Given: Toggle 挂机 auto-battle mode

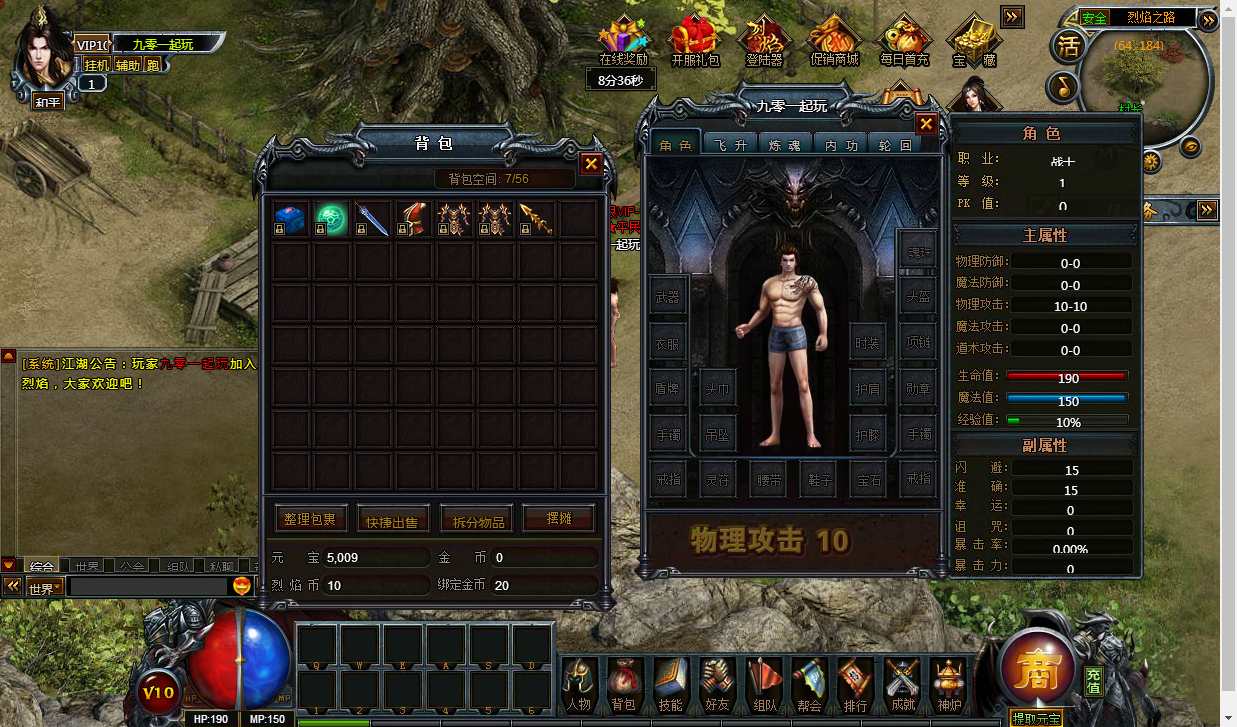Looking at the screenshot, I should (x=96, y=65).
